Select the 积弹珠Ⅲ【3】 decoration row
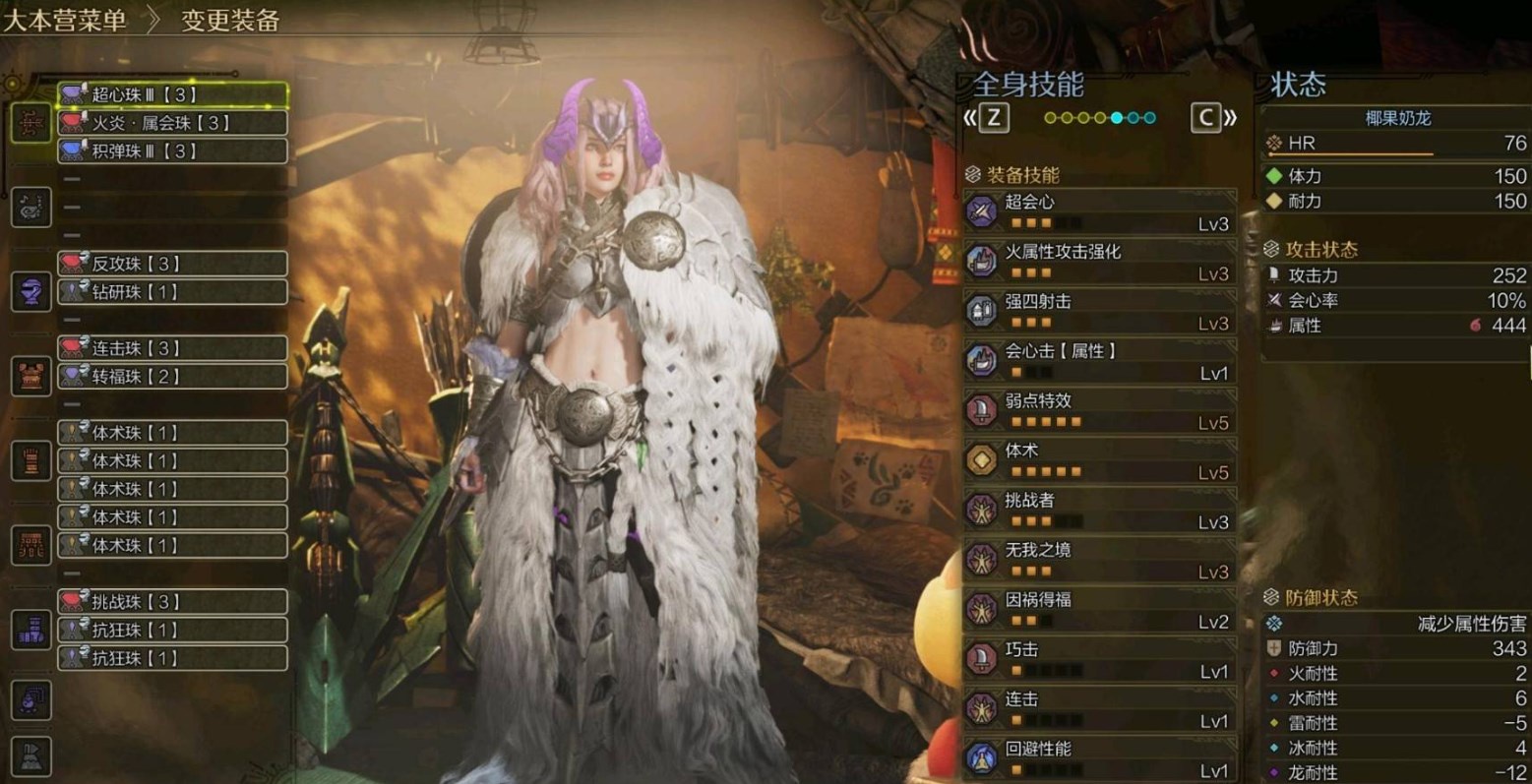 173,151
